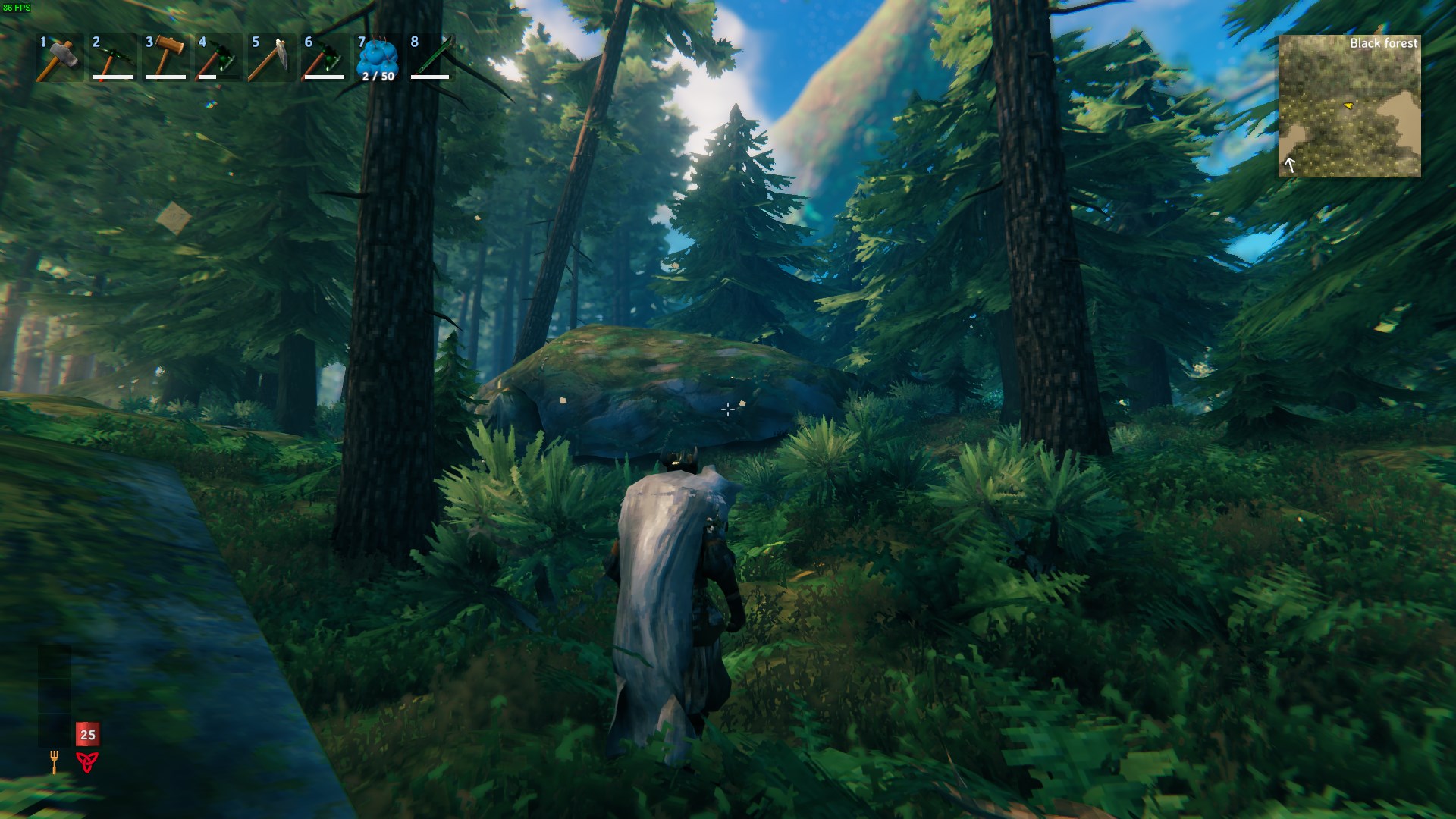Equip the axe in hotbar slot 6
The image size is (1456, 819).
pyautogui.click(x=325, y=58)
